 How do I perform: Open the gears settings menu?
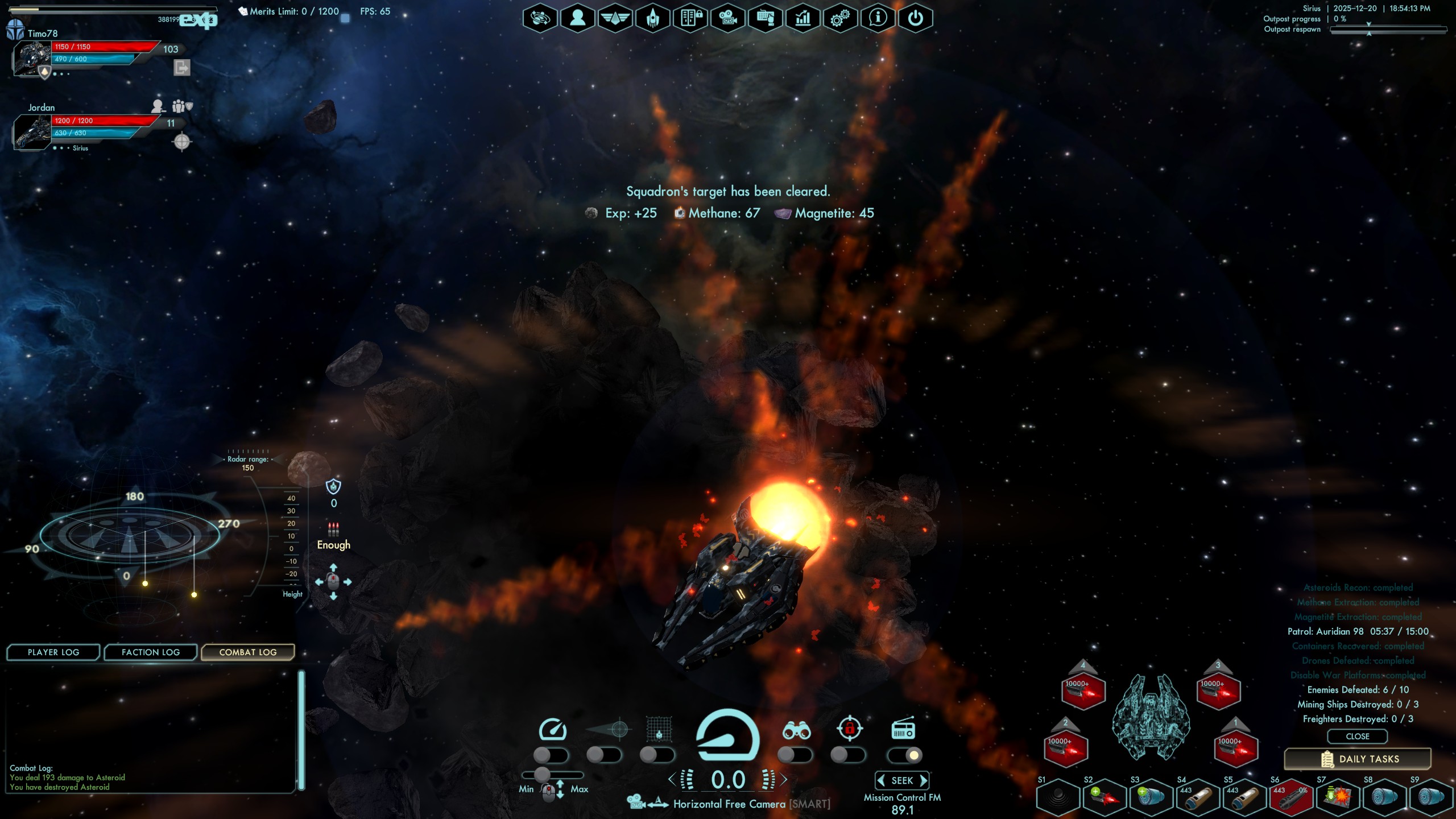[x=840, y=18]
